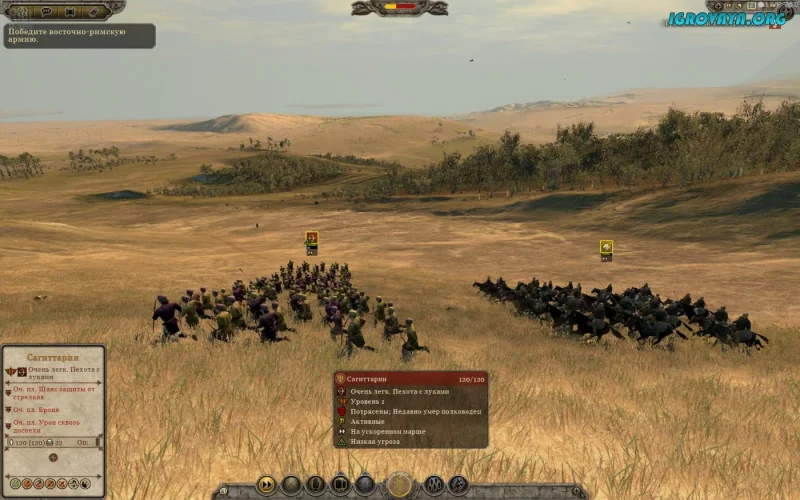Select the infantry unit banner marker
Image resolution: width=800 pixels, height=500 pixels.
312,240
